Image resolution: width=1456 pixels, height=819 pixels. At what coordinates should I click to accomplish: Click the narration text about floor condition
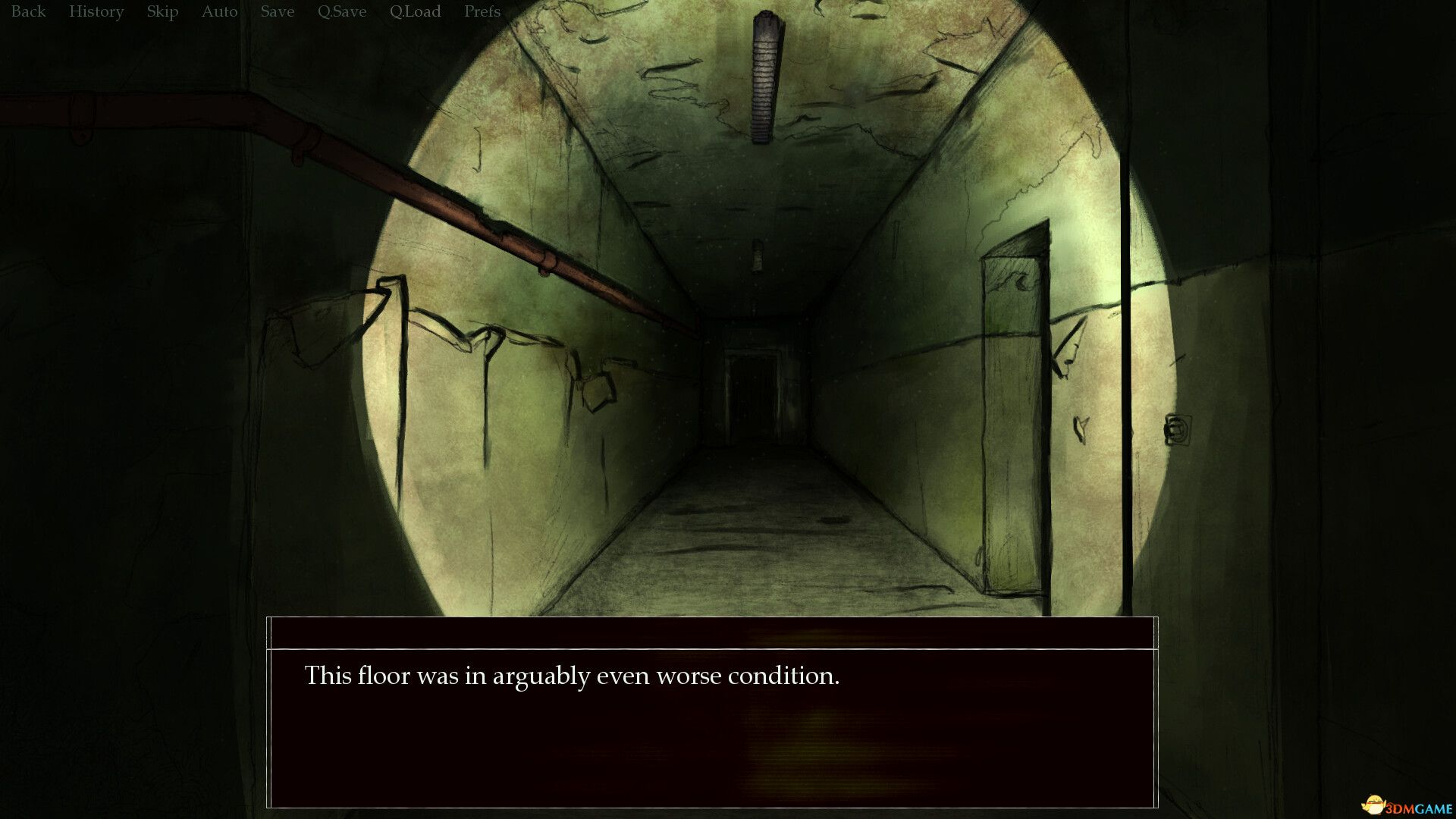tap(572, 676)
